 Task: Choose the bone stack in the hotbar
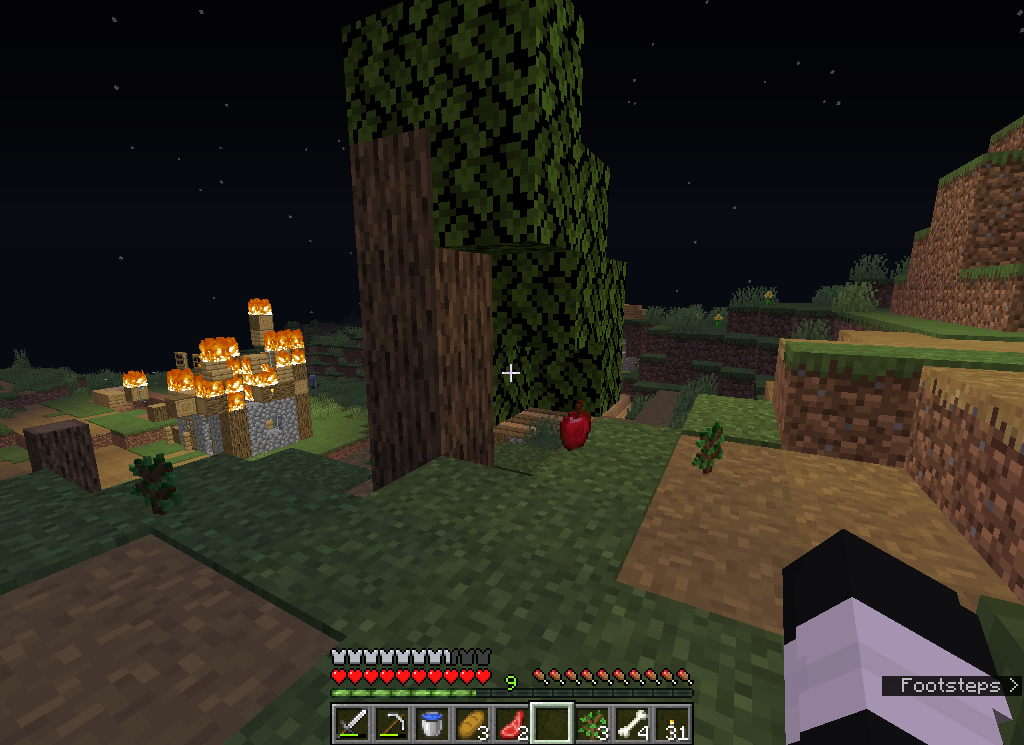pos(631,722)
